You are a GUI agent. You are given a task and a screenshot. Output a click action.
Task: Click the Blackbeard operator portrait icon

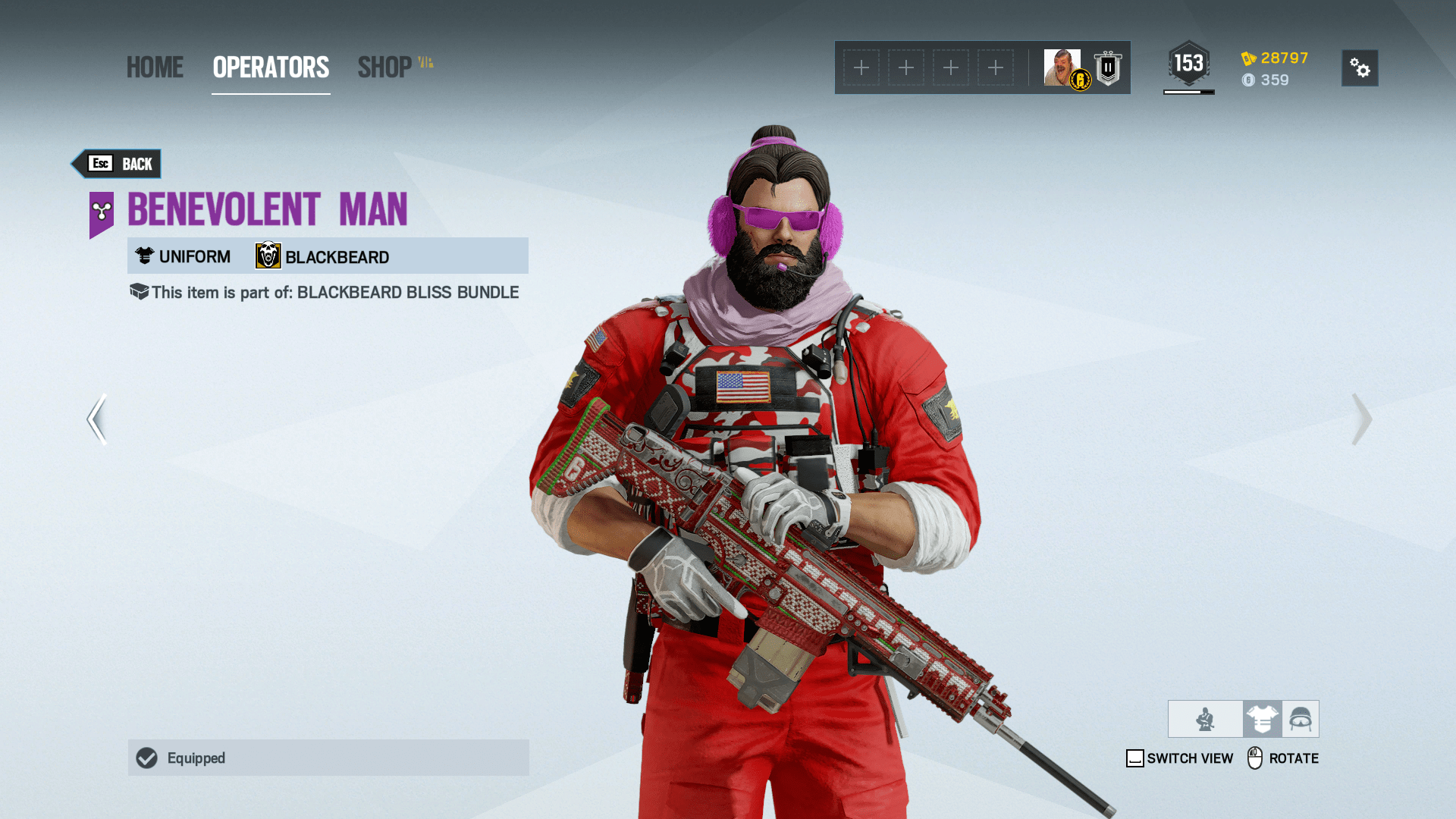(x=268, y=256)
